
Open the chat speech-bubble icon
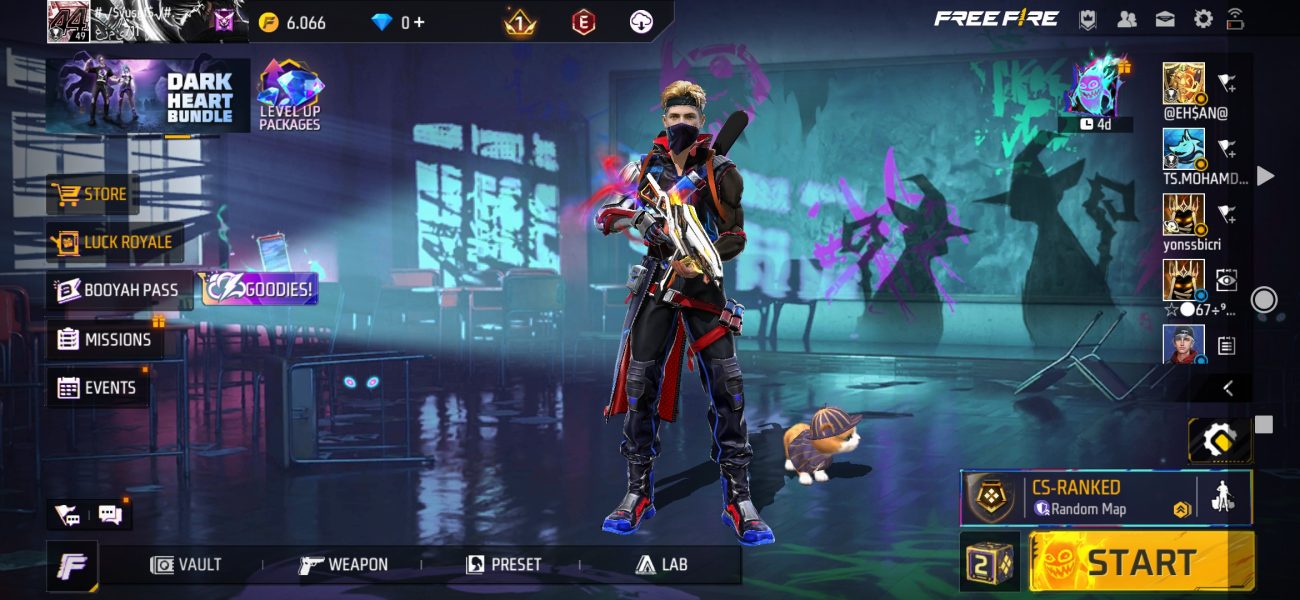click(x=110, y=515)
